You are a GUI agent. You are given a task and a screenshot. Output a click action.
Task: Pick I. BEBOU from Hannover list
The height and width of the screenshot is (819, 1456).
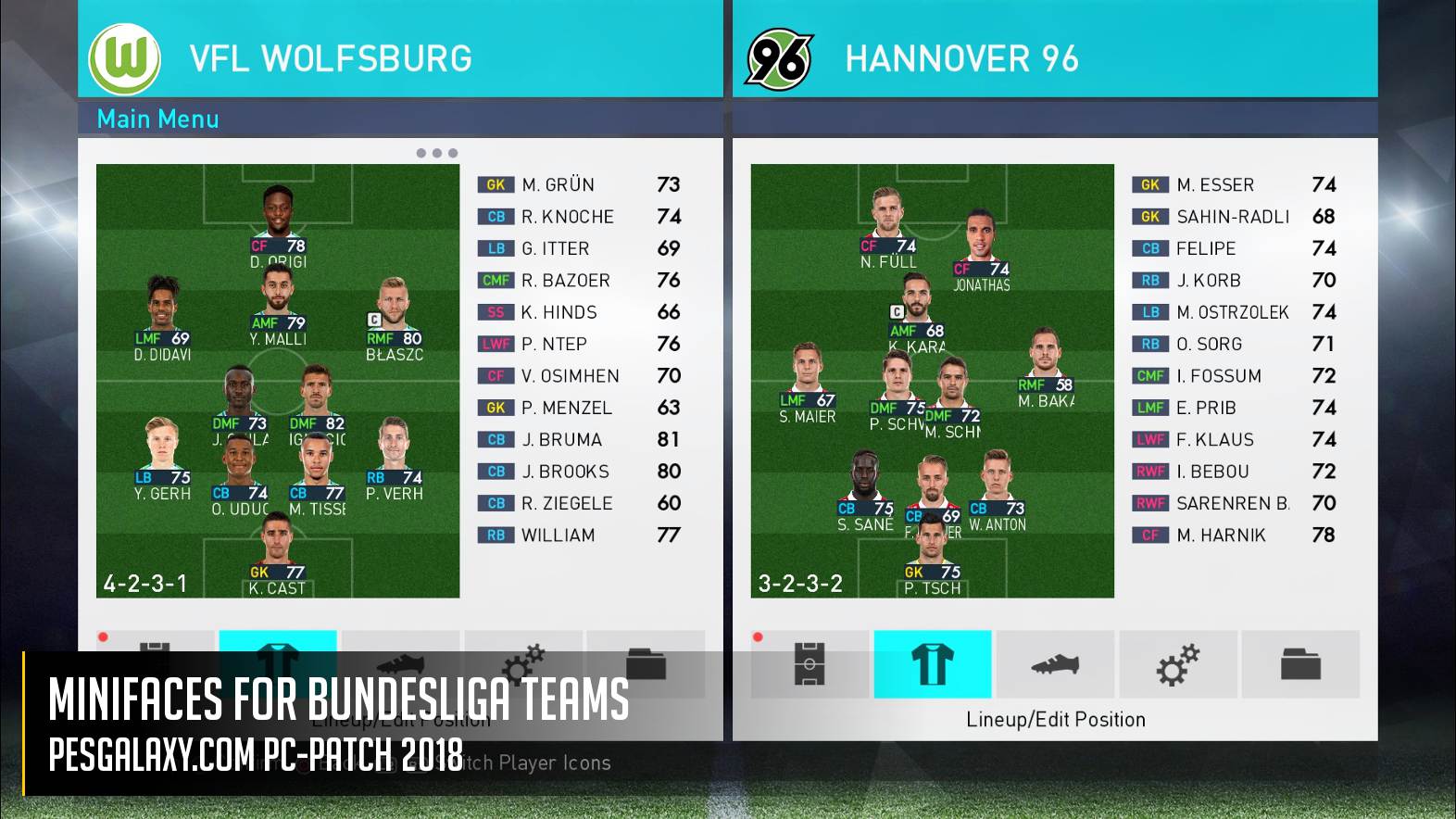pyautogui.click(x=1232, y=472)
